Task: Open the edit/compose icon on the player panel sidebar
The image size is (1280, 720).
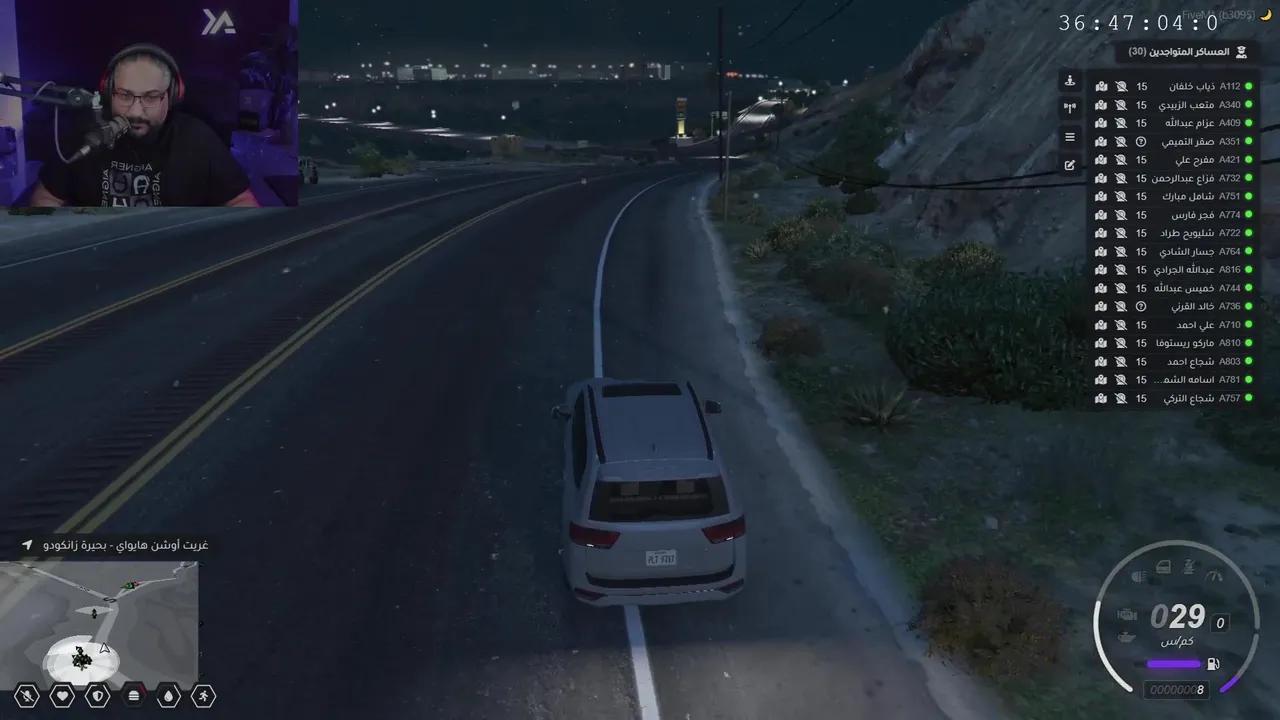Action: [1069, 165]
